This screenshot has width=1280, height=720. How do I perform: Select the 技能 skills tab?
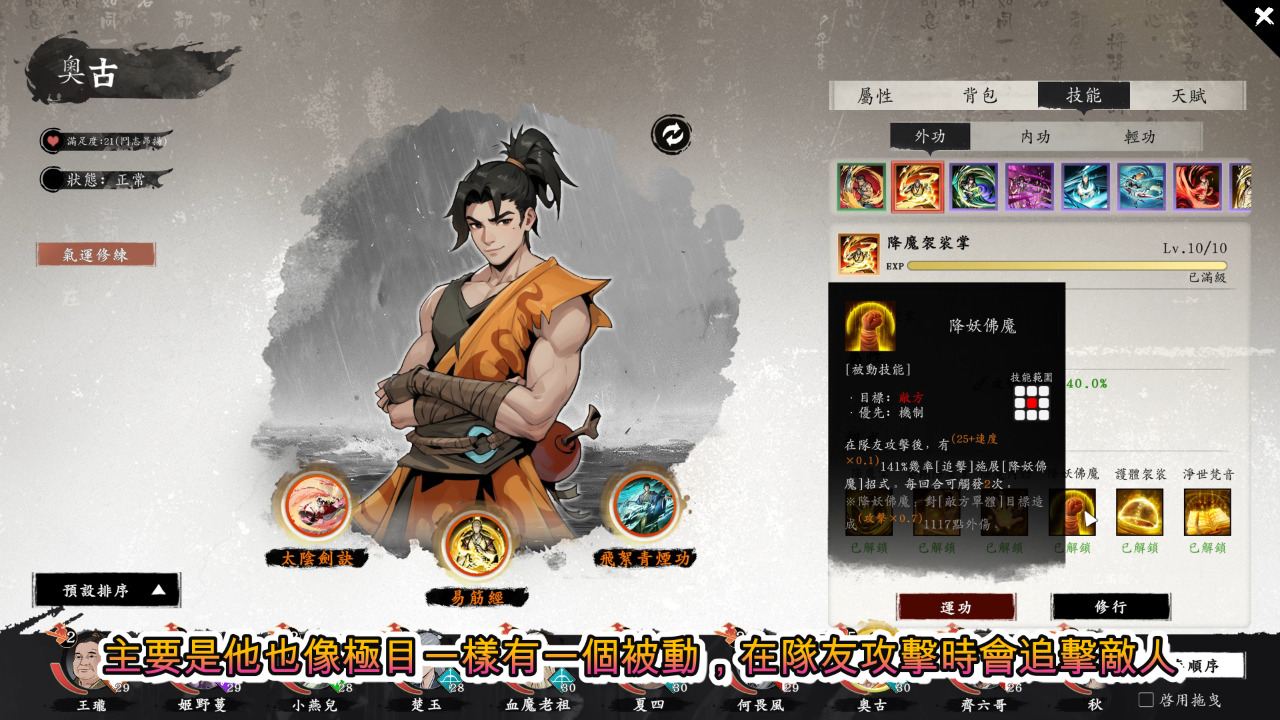coord(1084,96)
